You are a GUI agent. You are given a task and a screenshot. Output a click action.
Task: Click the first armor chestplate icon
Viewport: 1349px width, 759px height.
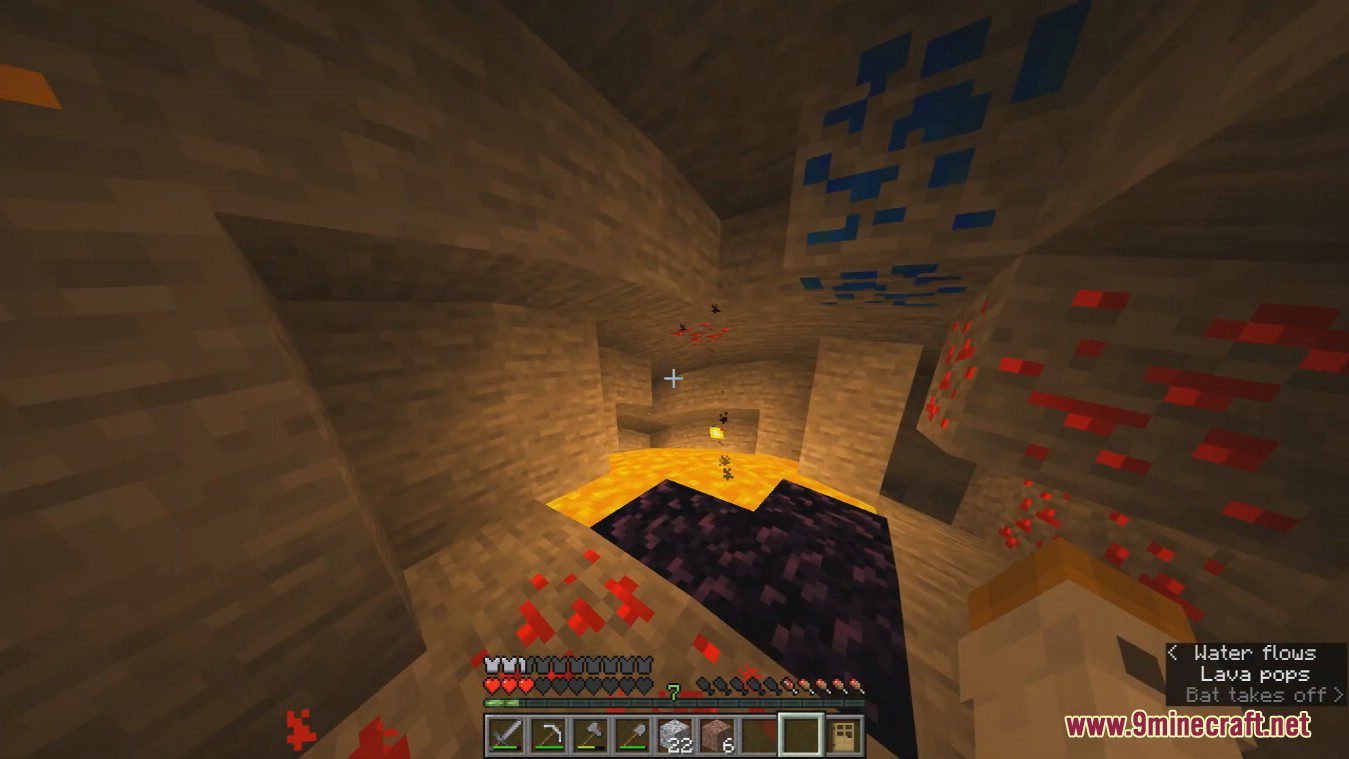point(490,663)
